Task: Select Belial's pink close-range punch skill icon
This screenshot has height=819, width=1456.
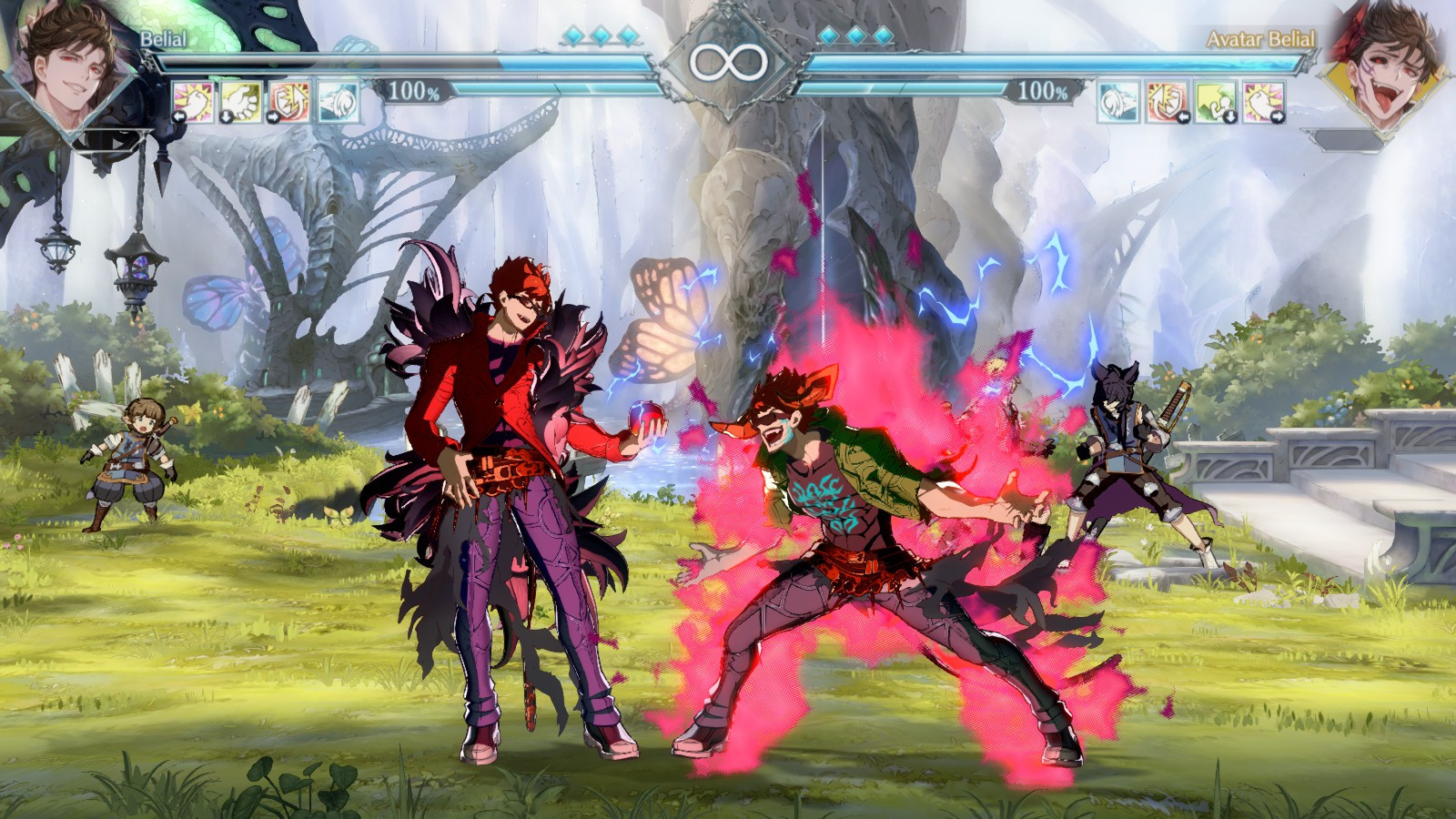Action: pos(192,102)
